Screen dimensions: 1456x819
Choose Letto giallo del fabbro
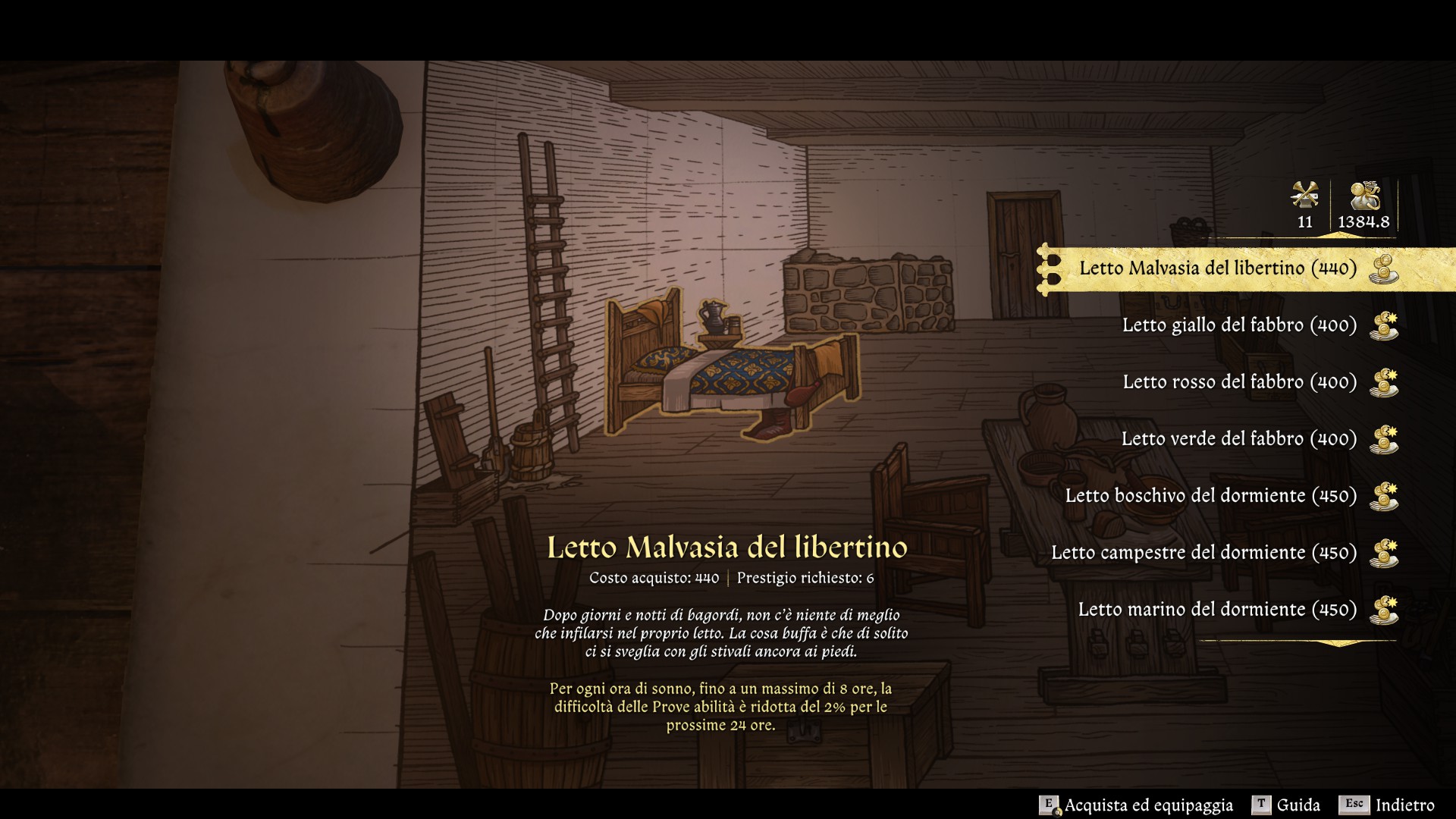pyautogui.click(x=1239, y=325)
